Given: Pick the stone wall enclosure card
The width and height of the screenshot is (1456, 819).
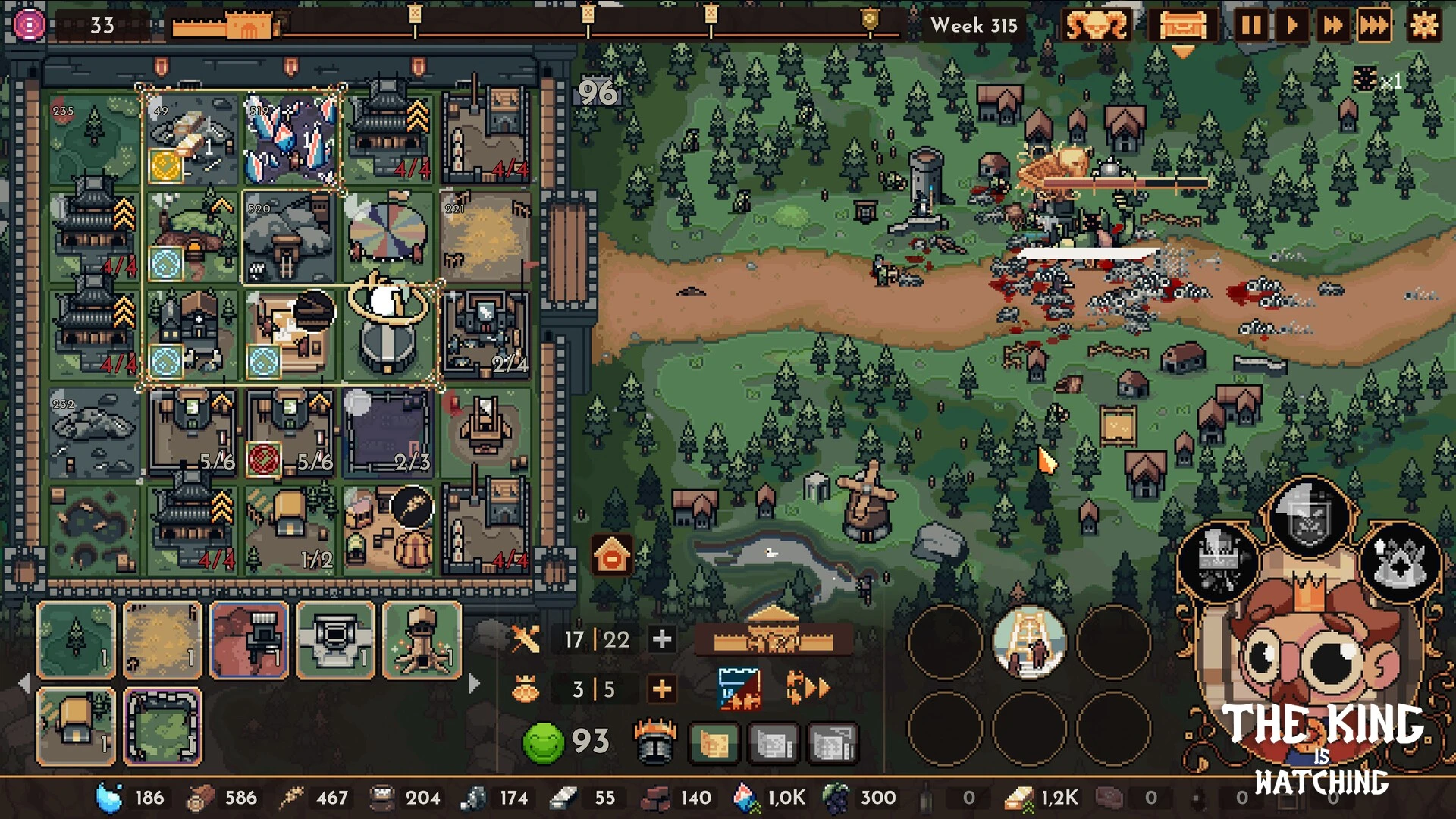Looking at the screenshot, I should (162, 726).
